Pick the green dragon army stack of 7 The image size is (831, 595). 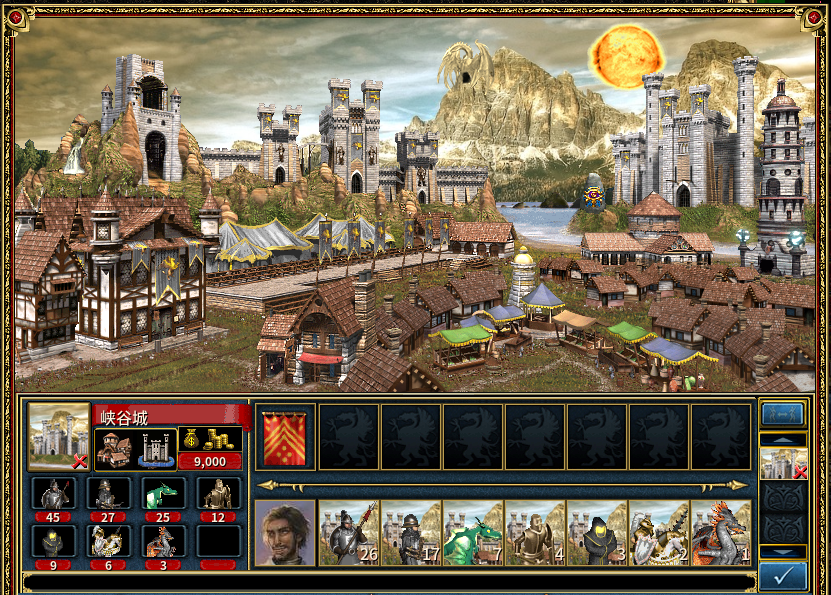473,532
